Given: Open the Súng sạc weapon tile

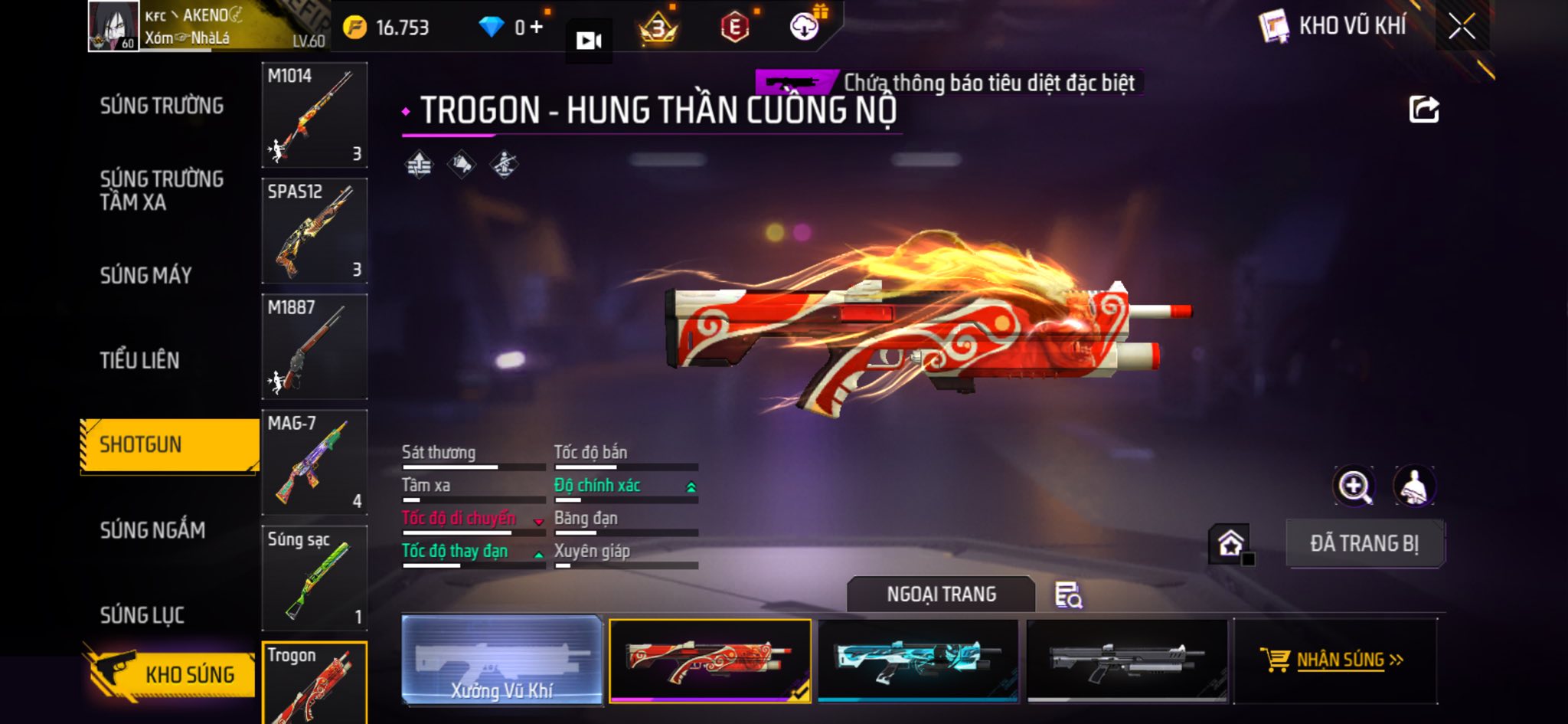Looking at the screenshot, I should coord(314,578).
